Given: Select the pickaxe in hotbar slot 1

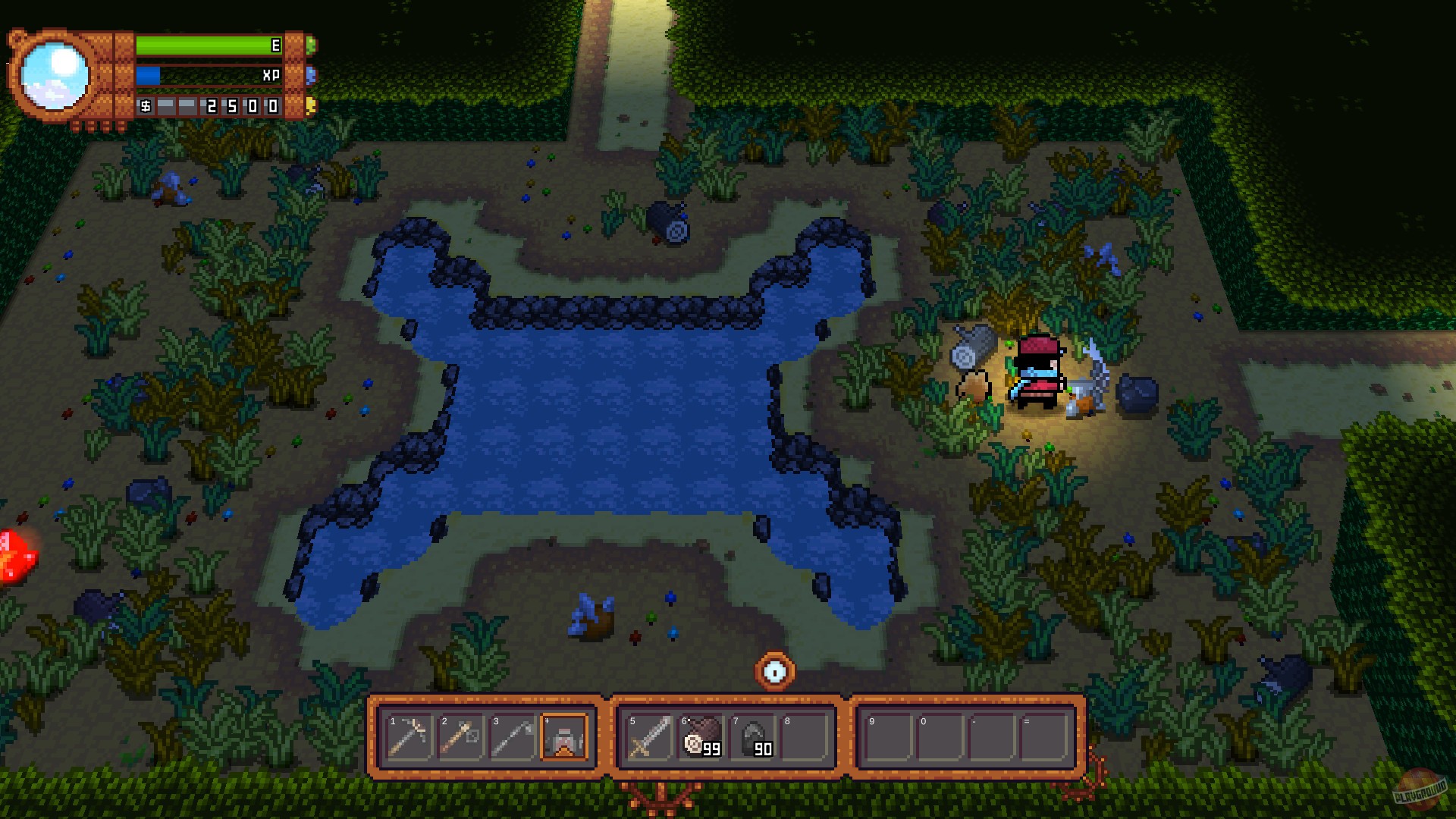Looking at the screenshot, I should [x=409, y=737].
